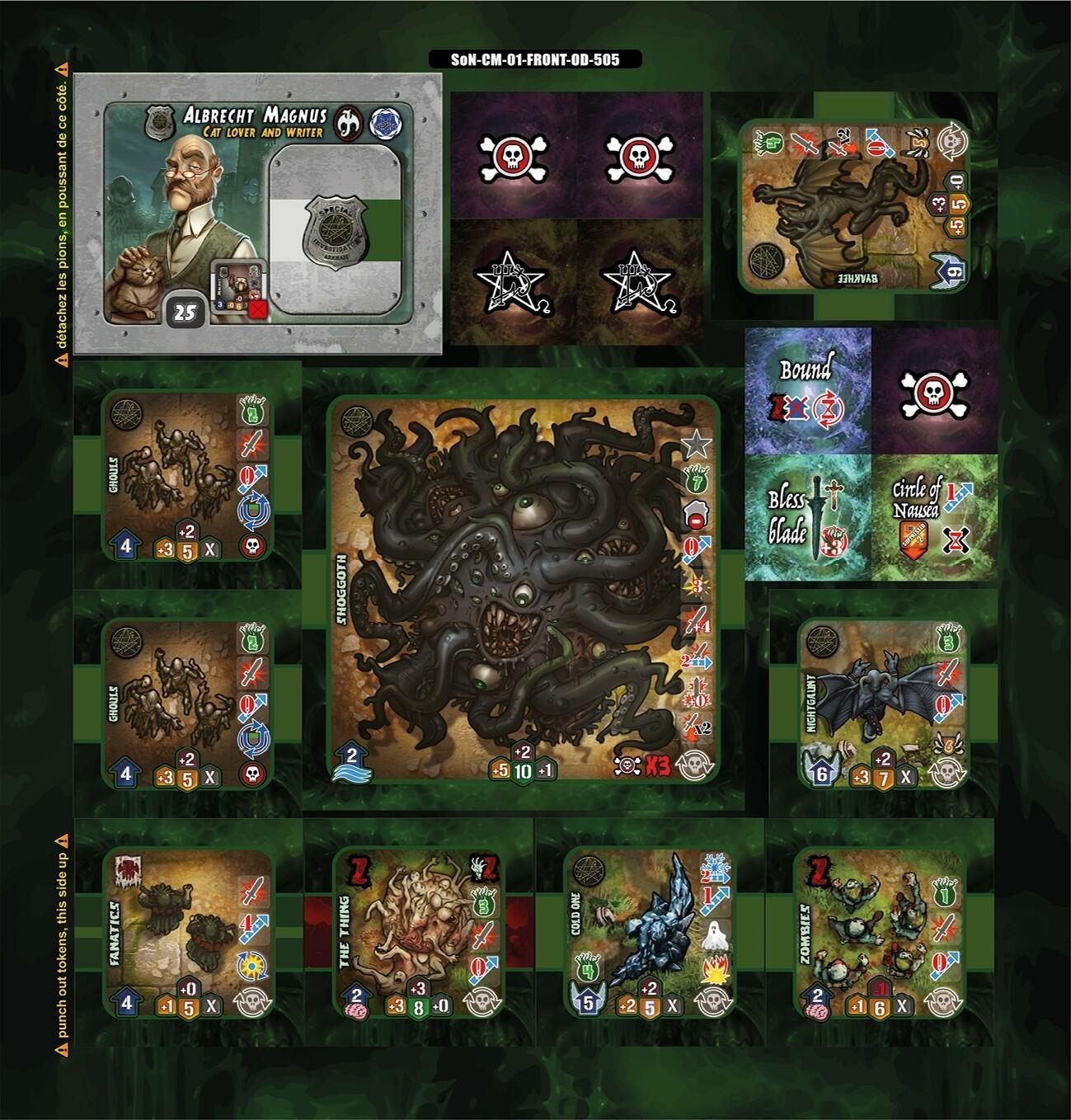Click the Circle of Nausea token

(935, 518)
